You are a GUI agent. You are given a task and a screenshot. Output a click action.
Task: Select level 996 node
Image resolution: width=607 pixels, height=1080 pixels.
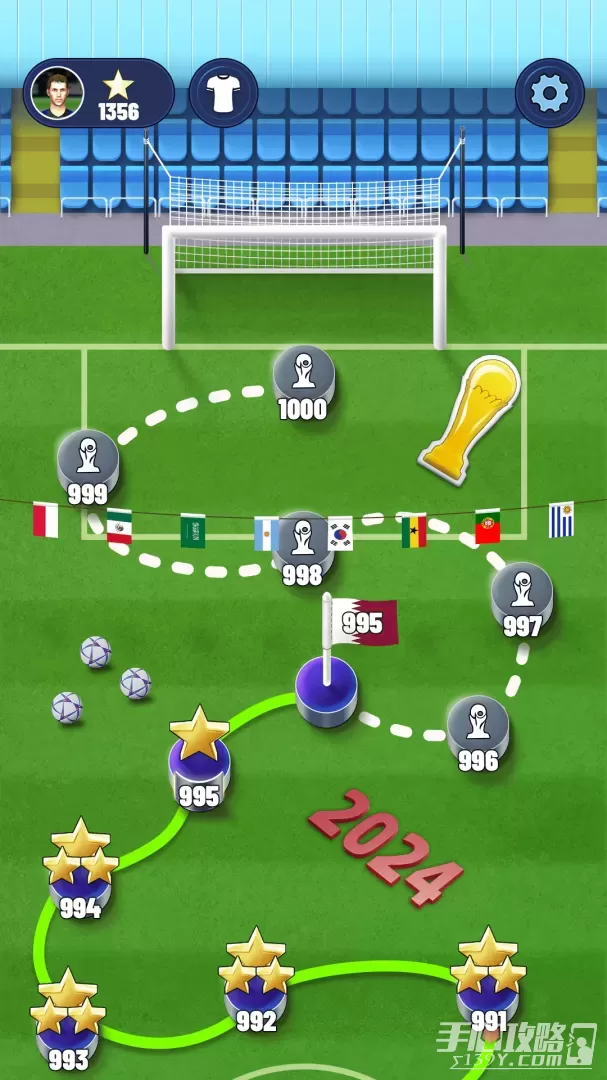(477, 727)
